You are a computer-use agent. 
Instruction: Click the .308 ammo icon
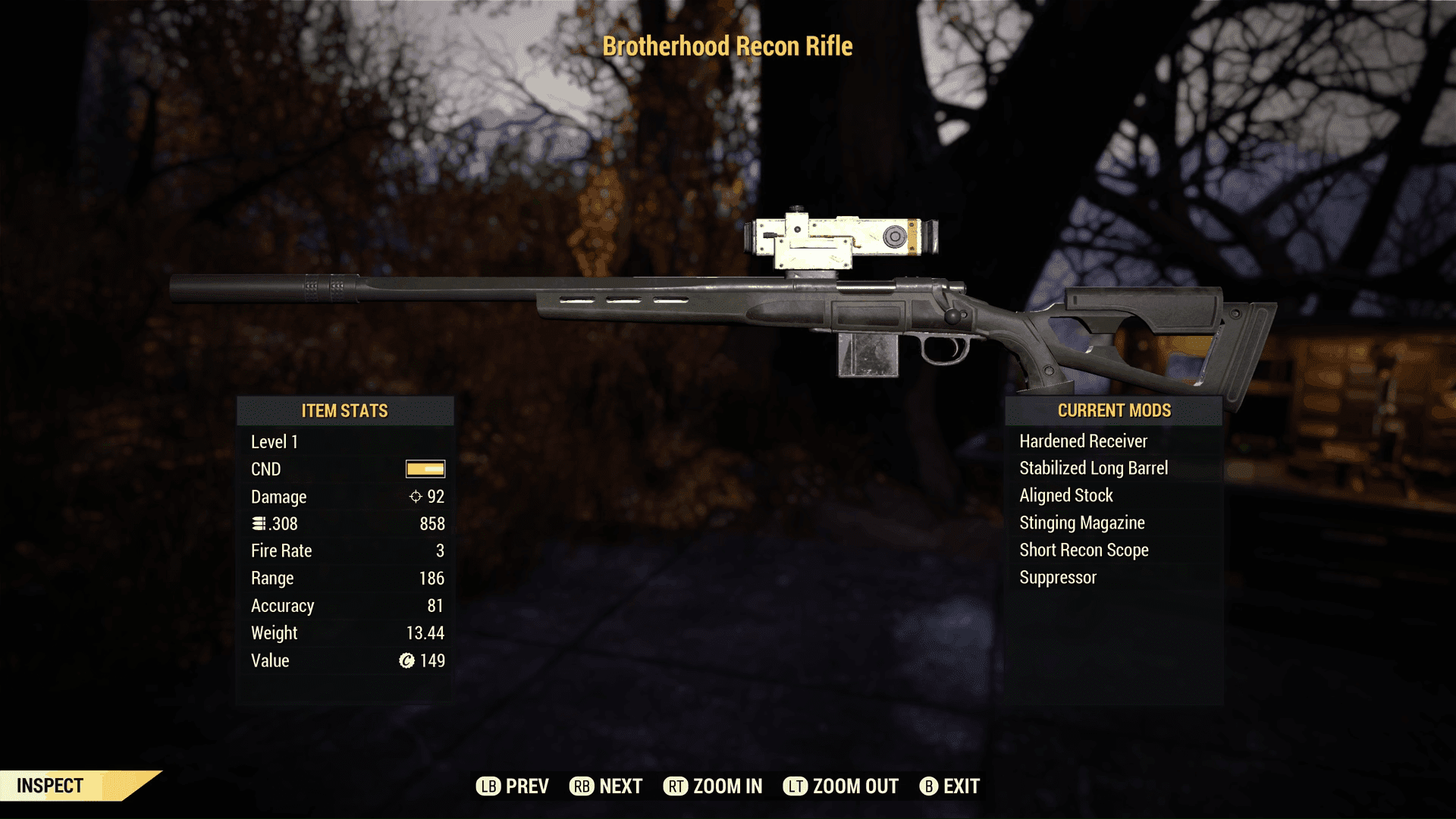tap(258, 523)
